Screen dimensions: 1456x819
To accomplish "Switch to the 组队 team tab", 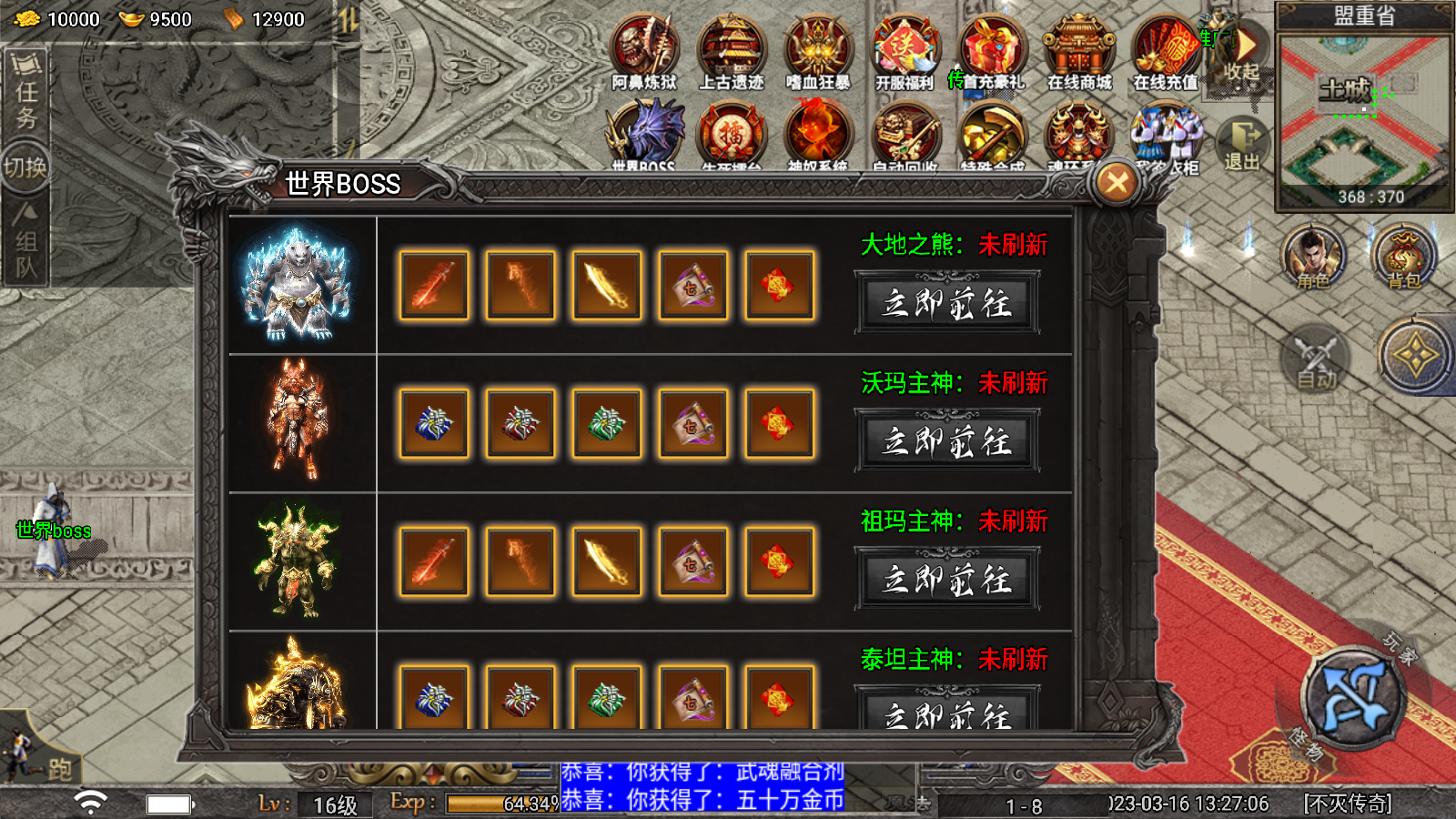I will [x=25, y=241].
